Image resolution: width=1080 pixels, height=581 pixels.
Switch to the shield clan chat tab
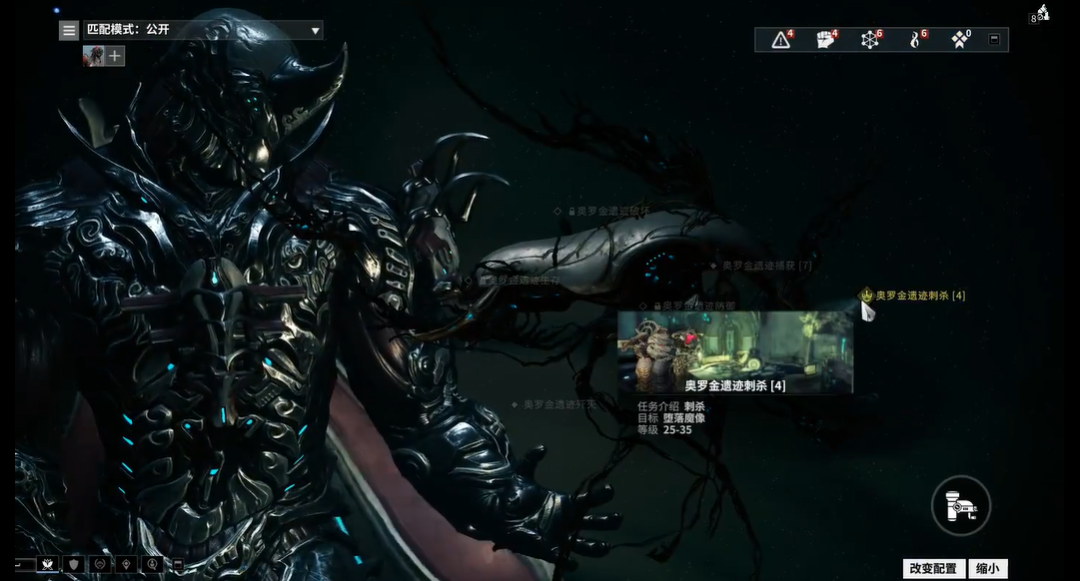pyautogui.click(x=74, y=564)
